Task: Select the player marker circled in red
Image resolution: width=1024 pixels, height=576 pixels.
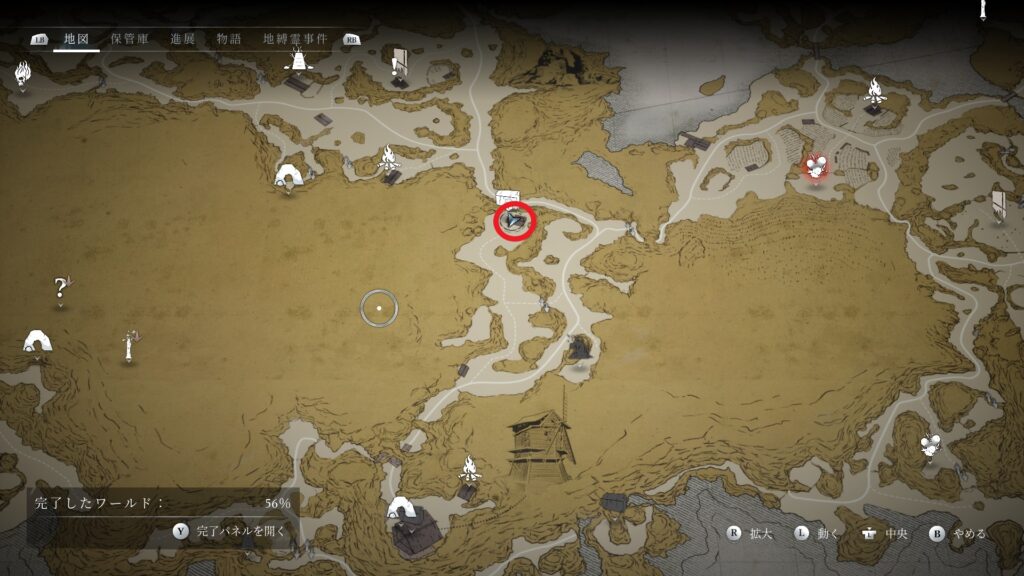Action: 516,220
